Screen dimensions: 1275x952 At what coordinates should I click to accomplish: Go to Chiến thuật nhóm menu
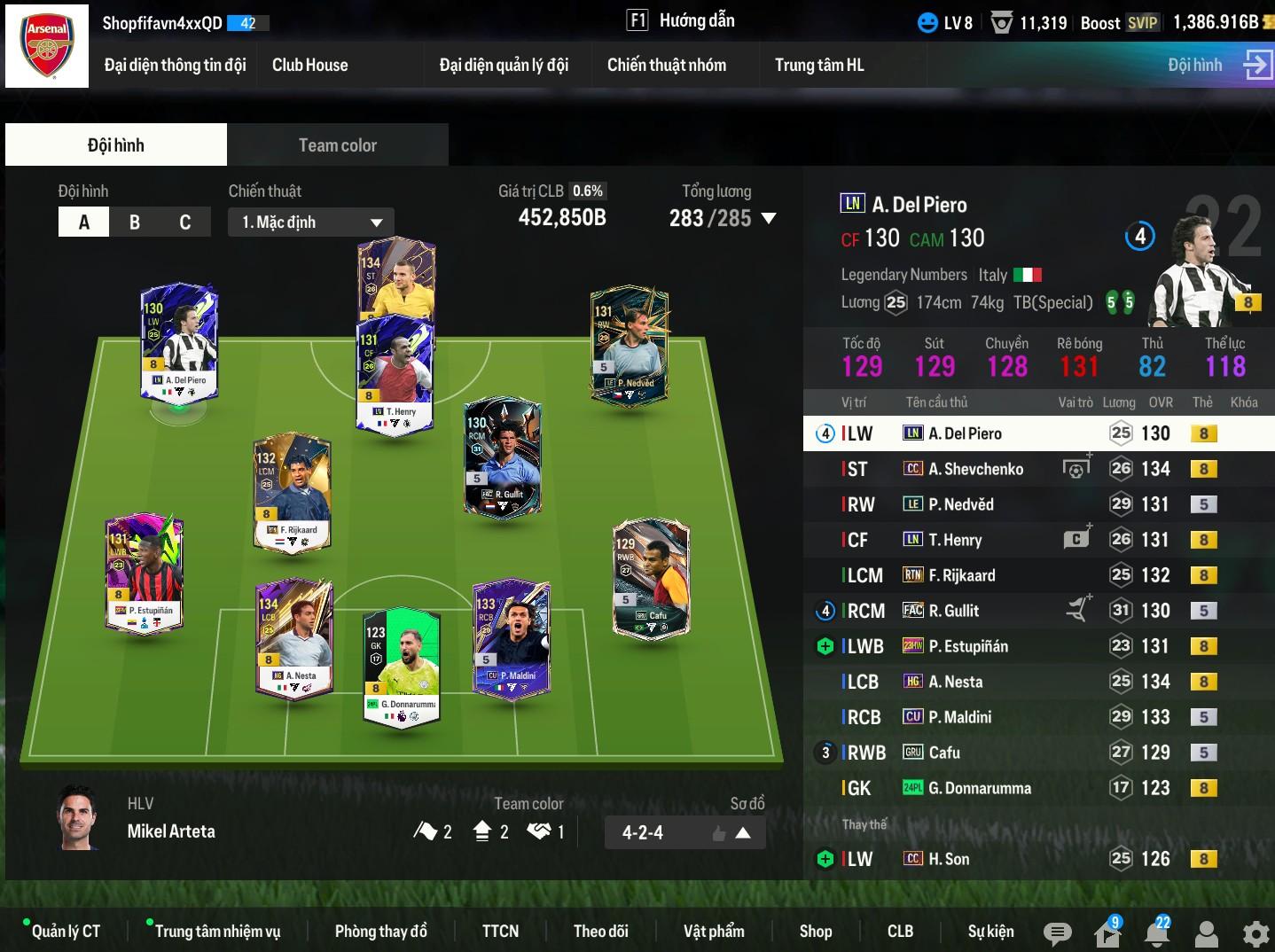point(666,65)
